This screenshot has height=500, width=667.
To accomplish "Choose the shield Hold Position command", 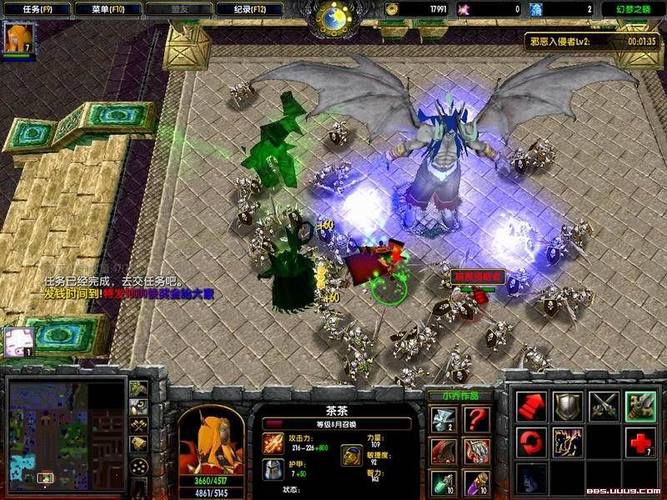I will pos(568,404).
